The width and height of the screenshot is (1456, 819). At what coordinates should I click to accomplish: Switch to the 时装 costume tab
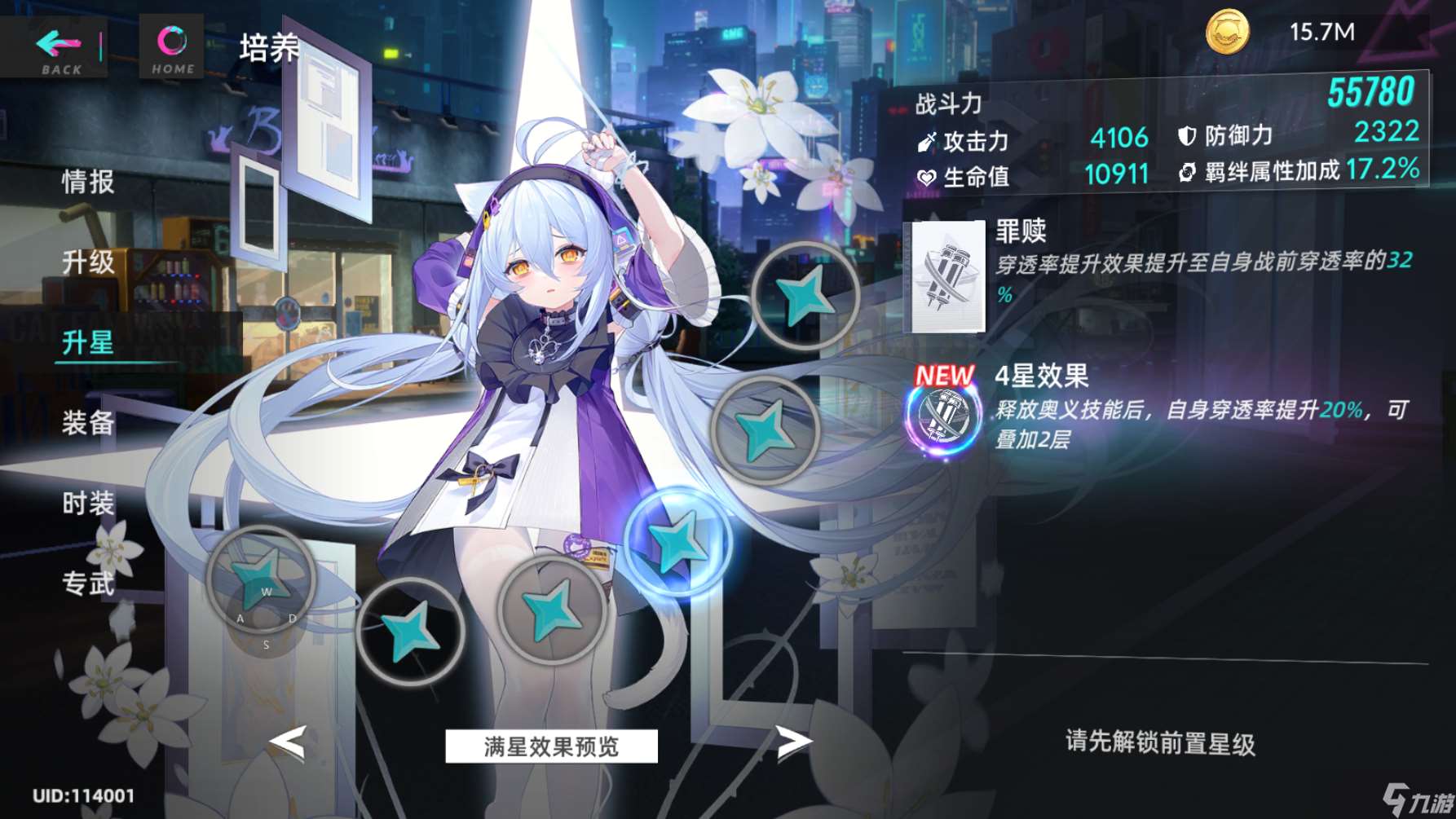[88, 503]
